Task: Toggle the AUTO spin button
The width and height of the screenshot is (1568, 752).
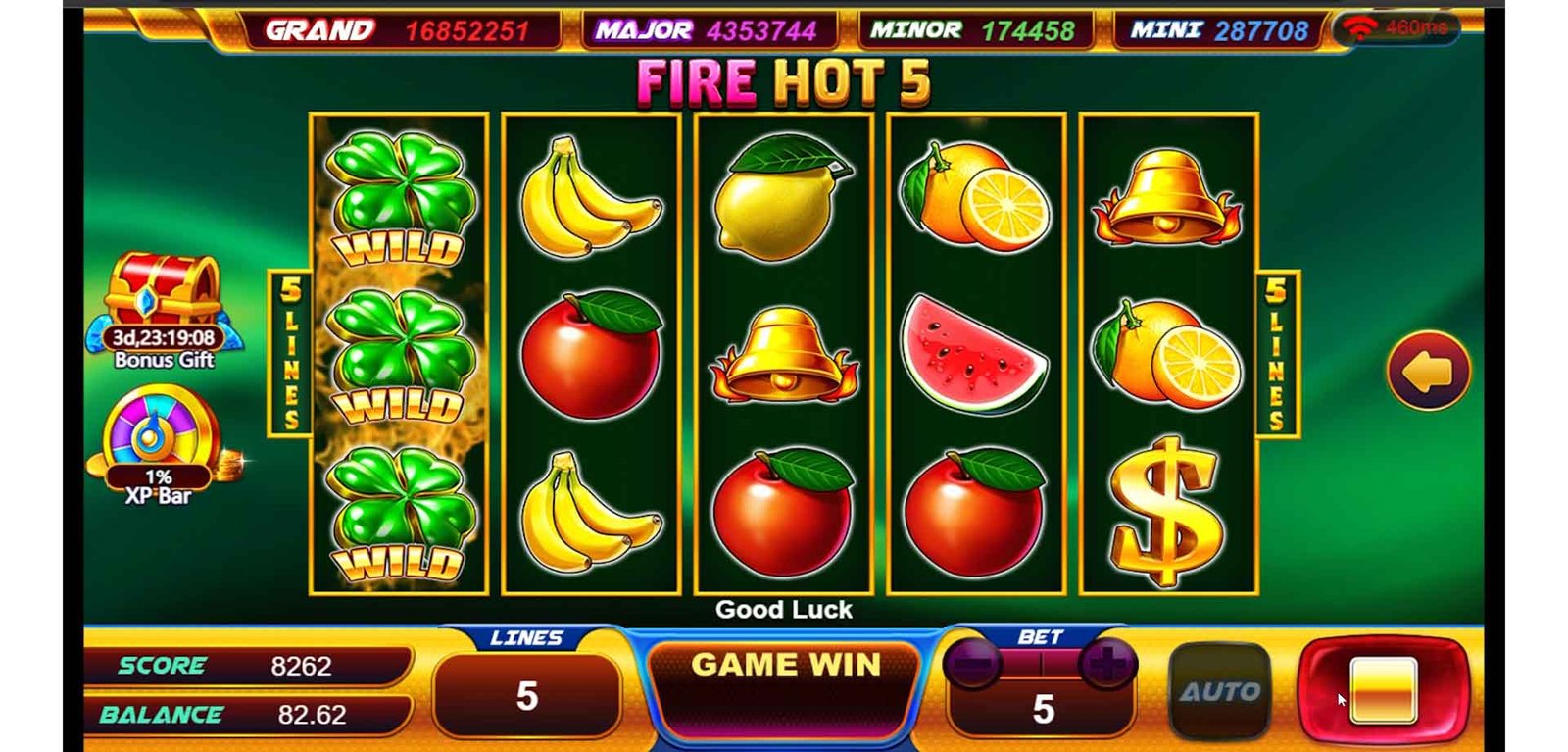Action: [x=1219, y=691]
